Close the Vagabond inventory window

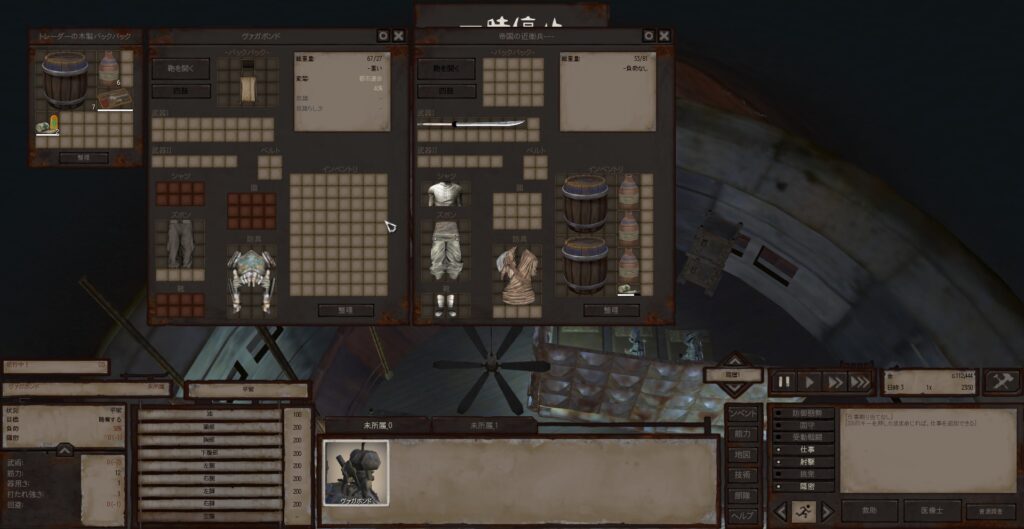click(399, 35)
